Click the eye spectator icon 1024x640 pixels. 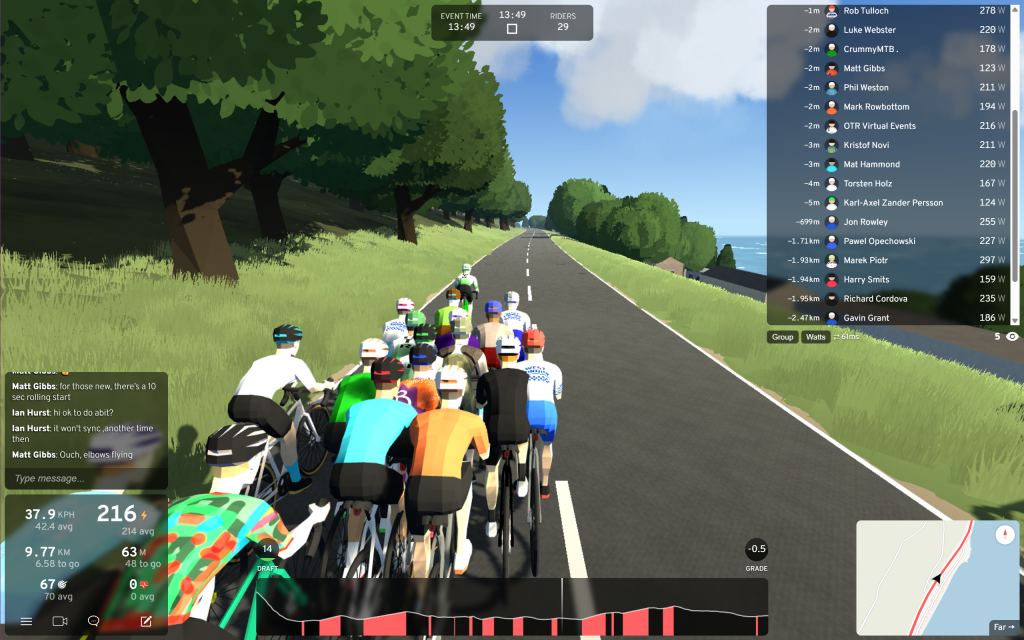click(x=1012, y=337)
